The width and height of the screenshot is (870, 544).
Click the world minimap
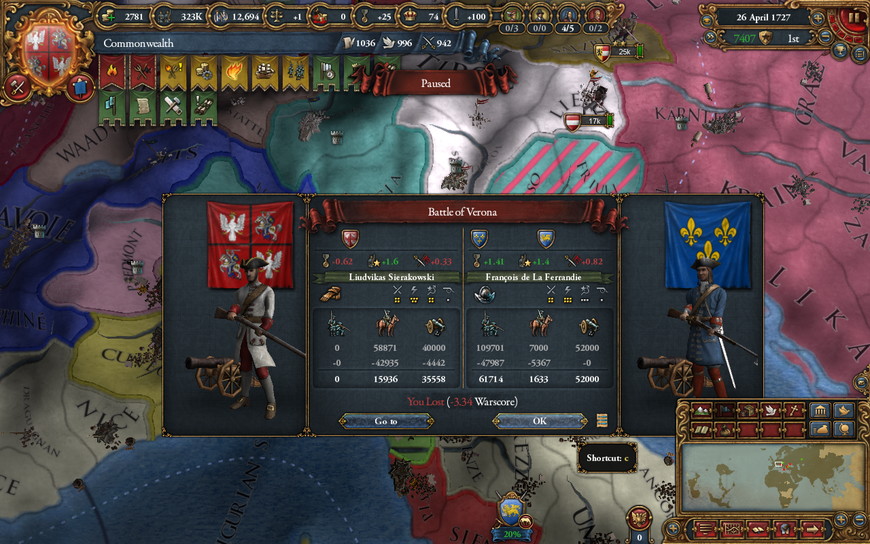point(773,476)
